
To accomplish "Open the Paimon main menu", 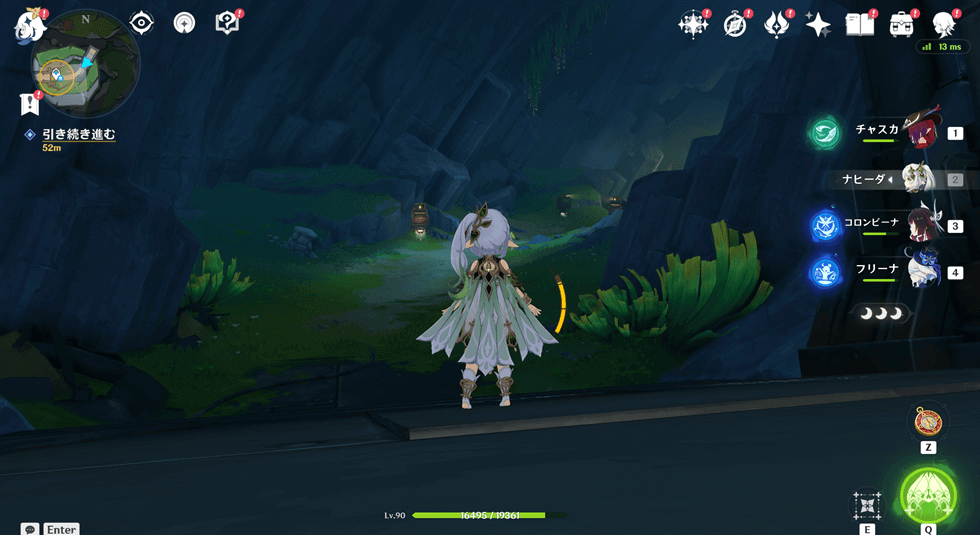I will pyautogui.click(x=29, y=25).
